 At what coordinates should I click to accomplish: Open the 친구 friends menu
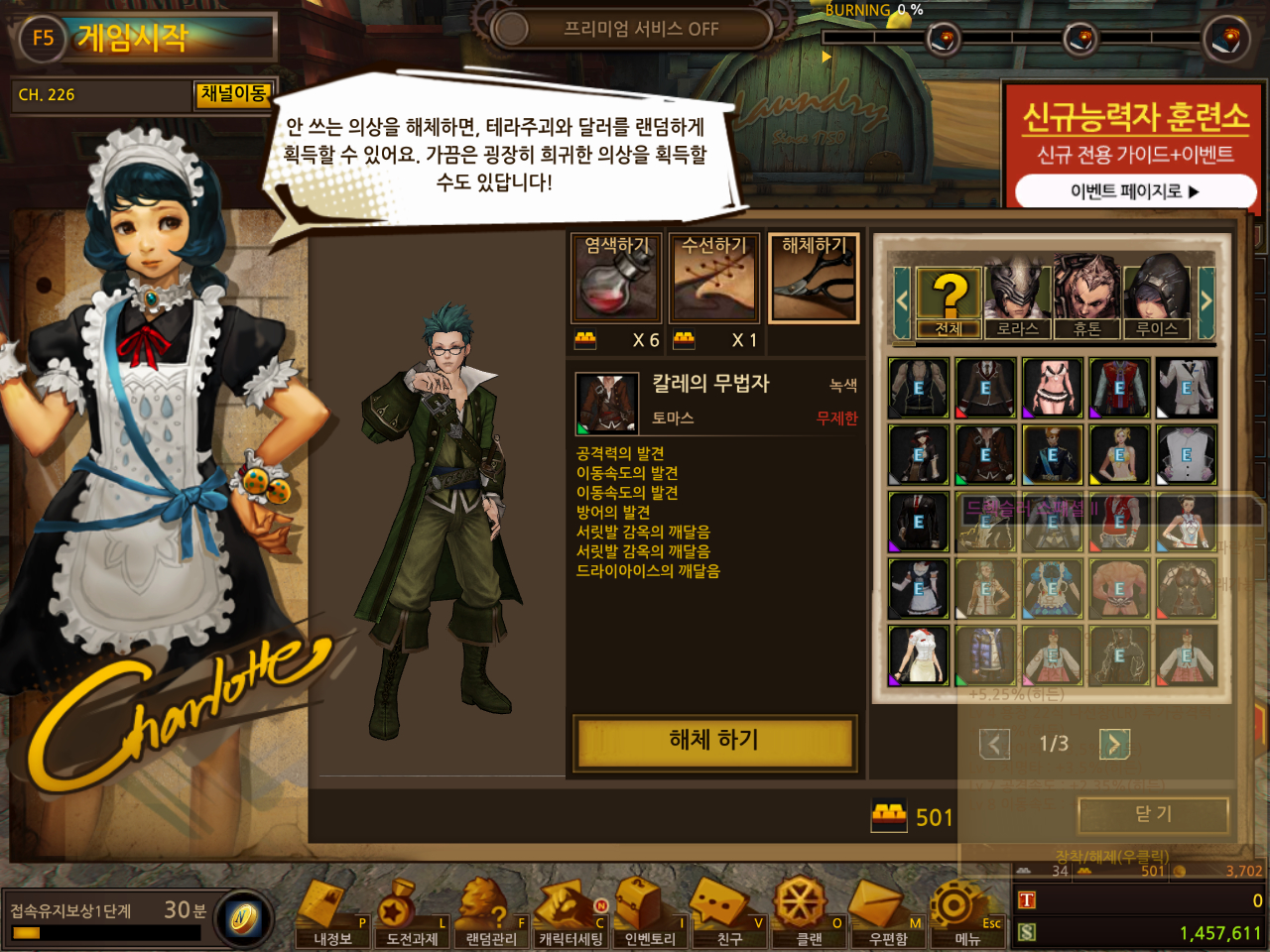click(729, 914)
